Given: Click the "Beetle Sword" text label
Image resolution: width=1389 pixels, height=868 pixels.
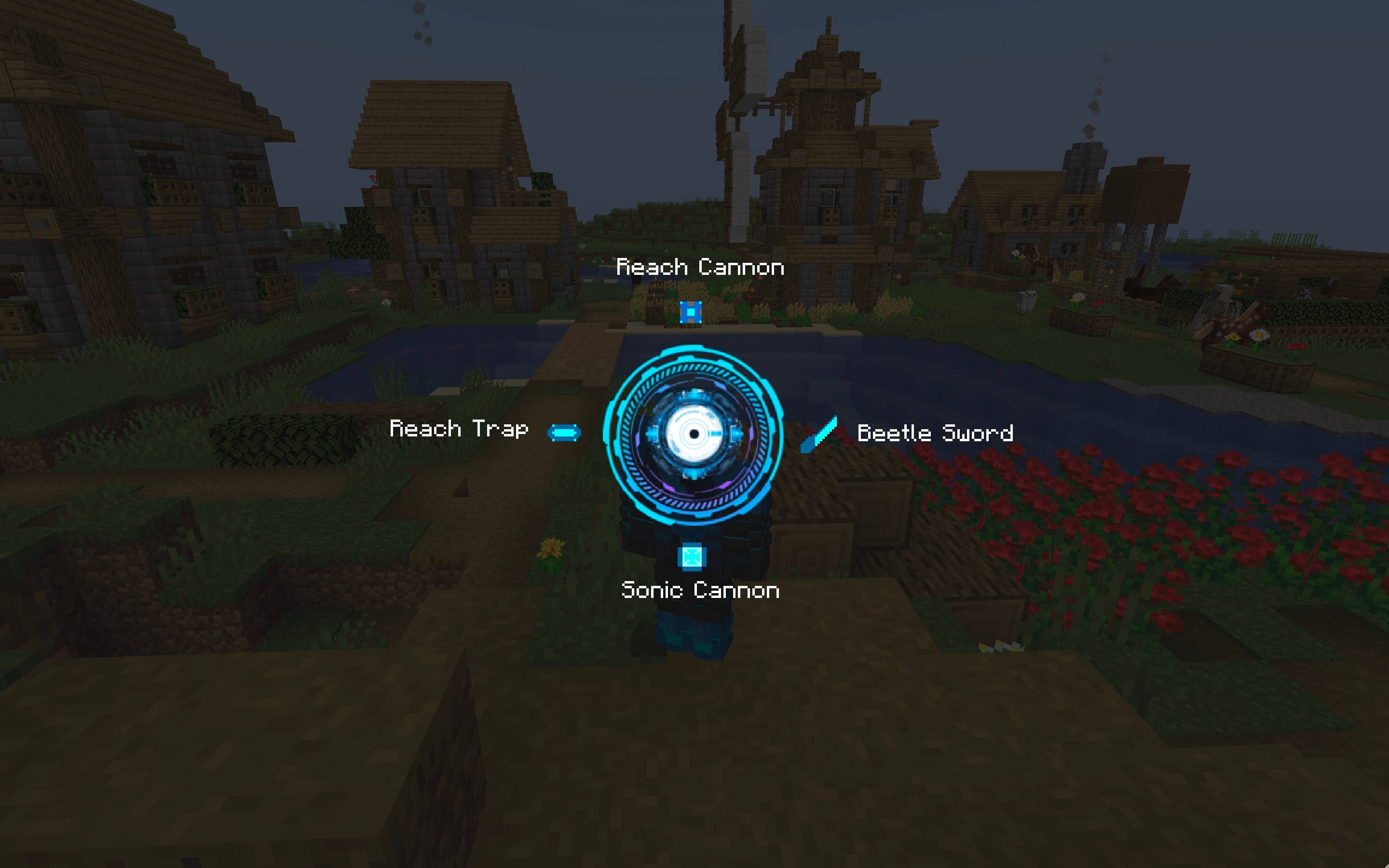Looking at the screenshot, I should tap(936, 434).
